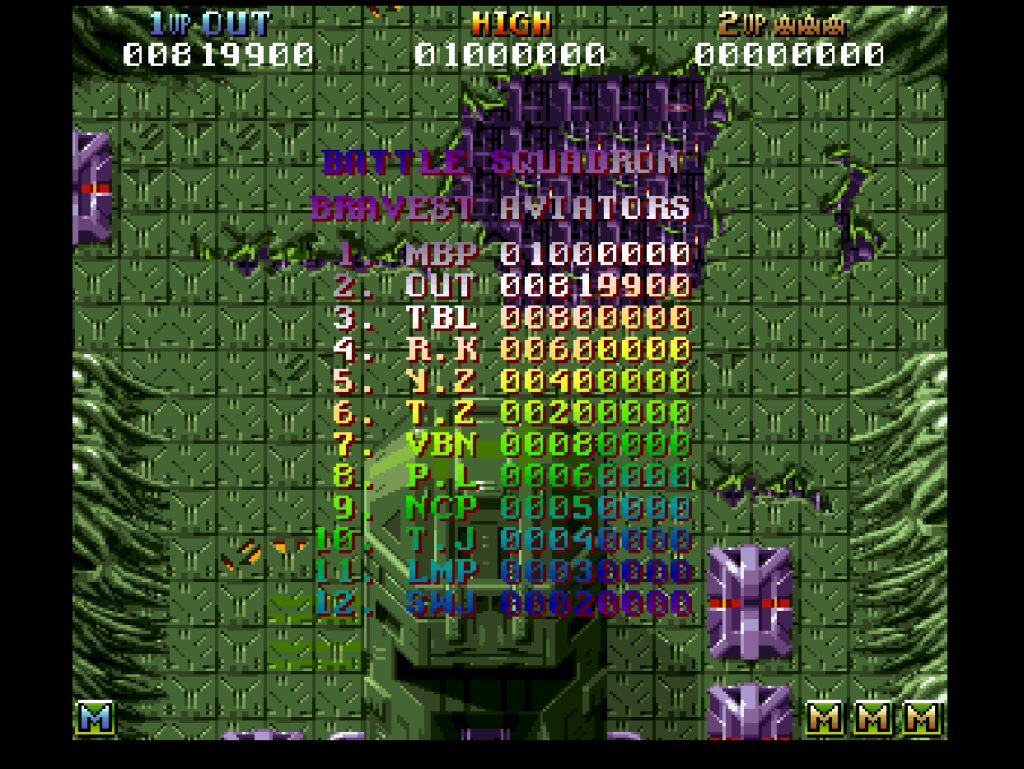Click player one's M bomb icon
The height and width of the screenshot is (769, 1024).
[95, 716]
